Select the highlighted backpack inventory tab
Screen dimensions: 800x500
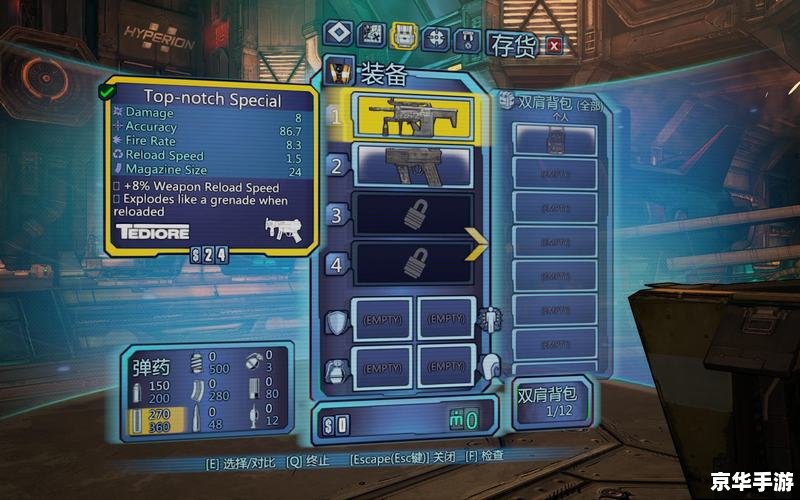403,35
